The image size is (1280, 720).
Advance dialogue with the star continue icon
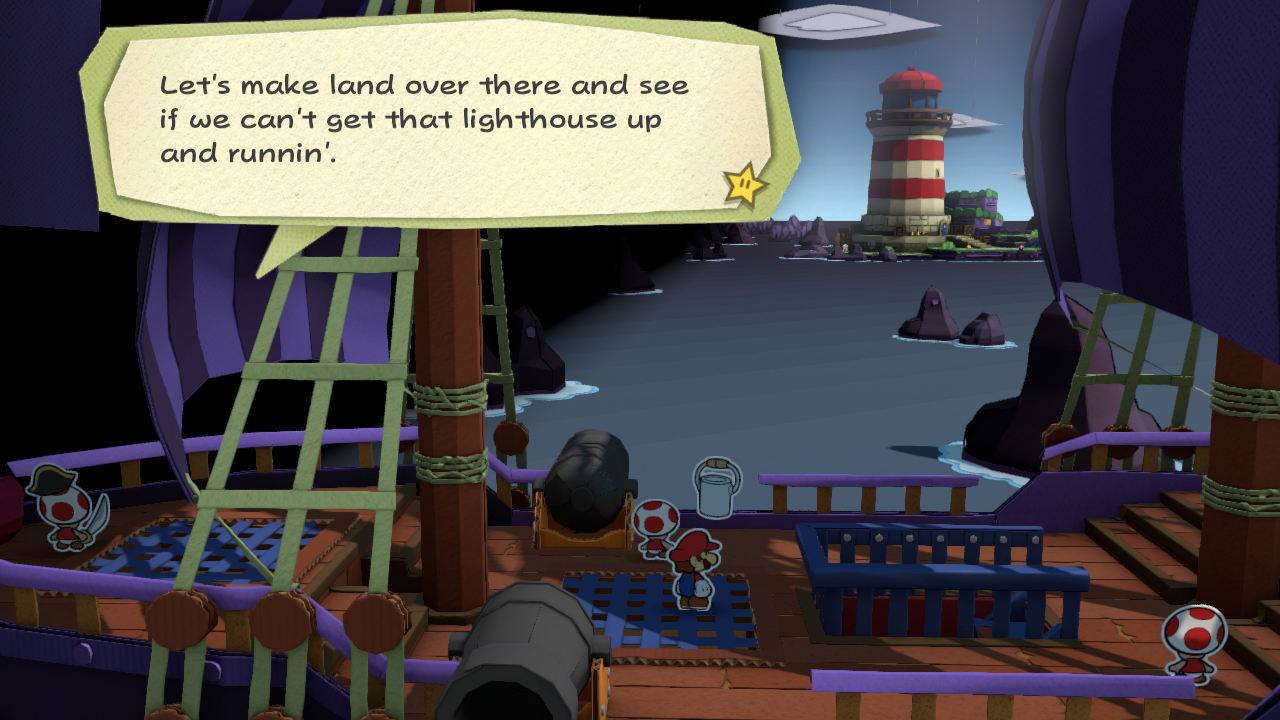pyautogui.click(x=745, y=184)
